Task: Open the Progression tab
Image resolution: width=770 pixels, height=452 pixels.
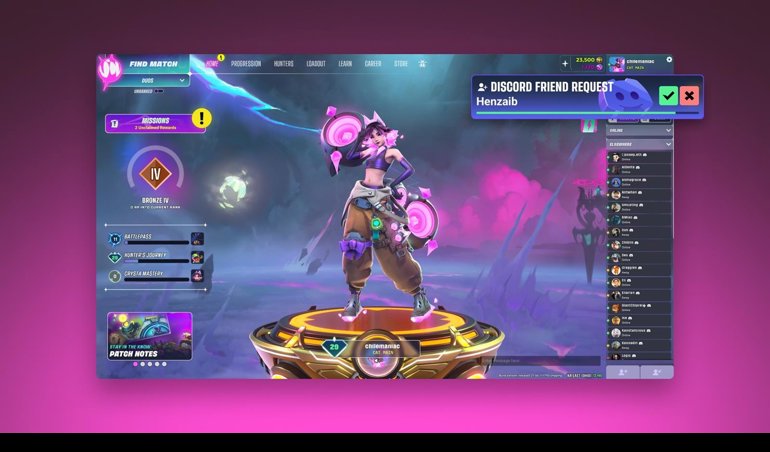Action: pyautogui.click(x=246, y=64)
